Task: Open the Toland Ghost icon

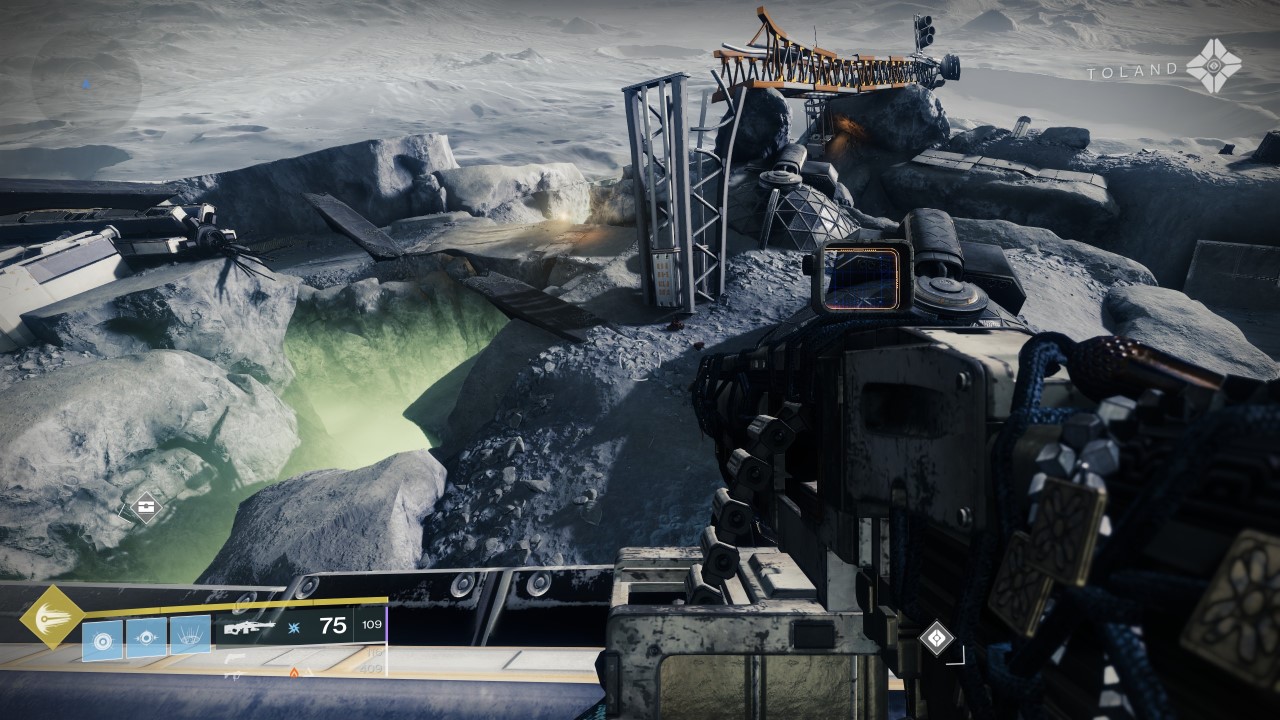Action: click(1214, 67)
